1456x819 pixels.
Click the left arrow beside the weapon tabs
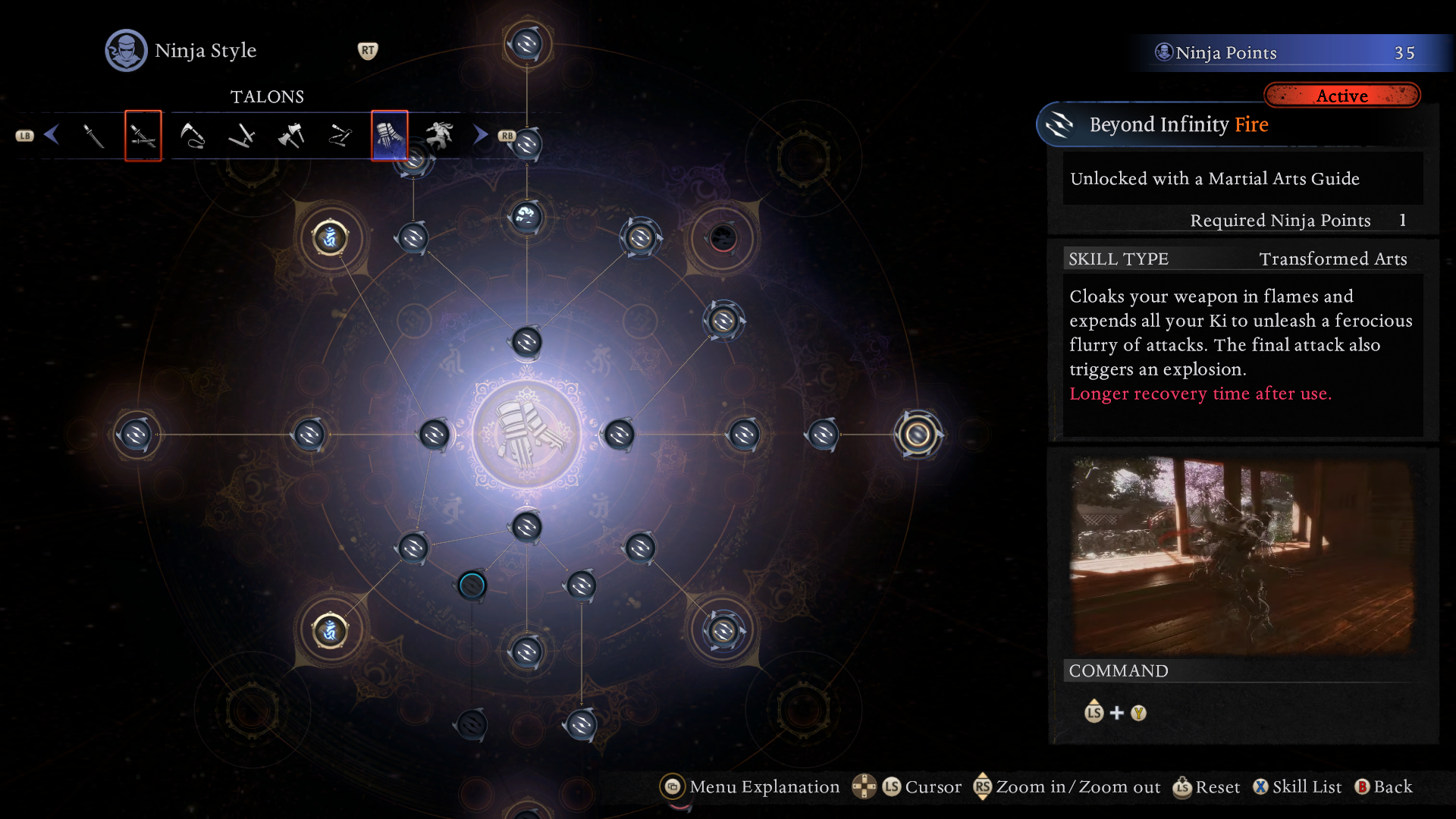[x=52, y=135]
